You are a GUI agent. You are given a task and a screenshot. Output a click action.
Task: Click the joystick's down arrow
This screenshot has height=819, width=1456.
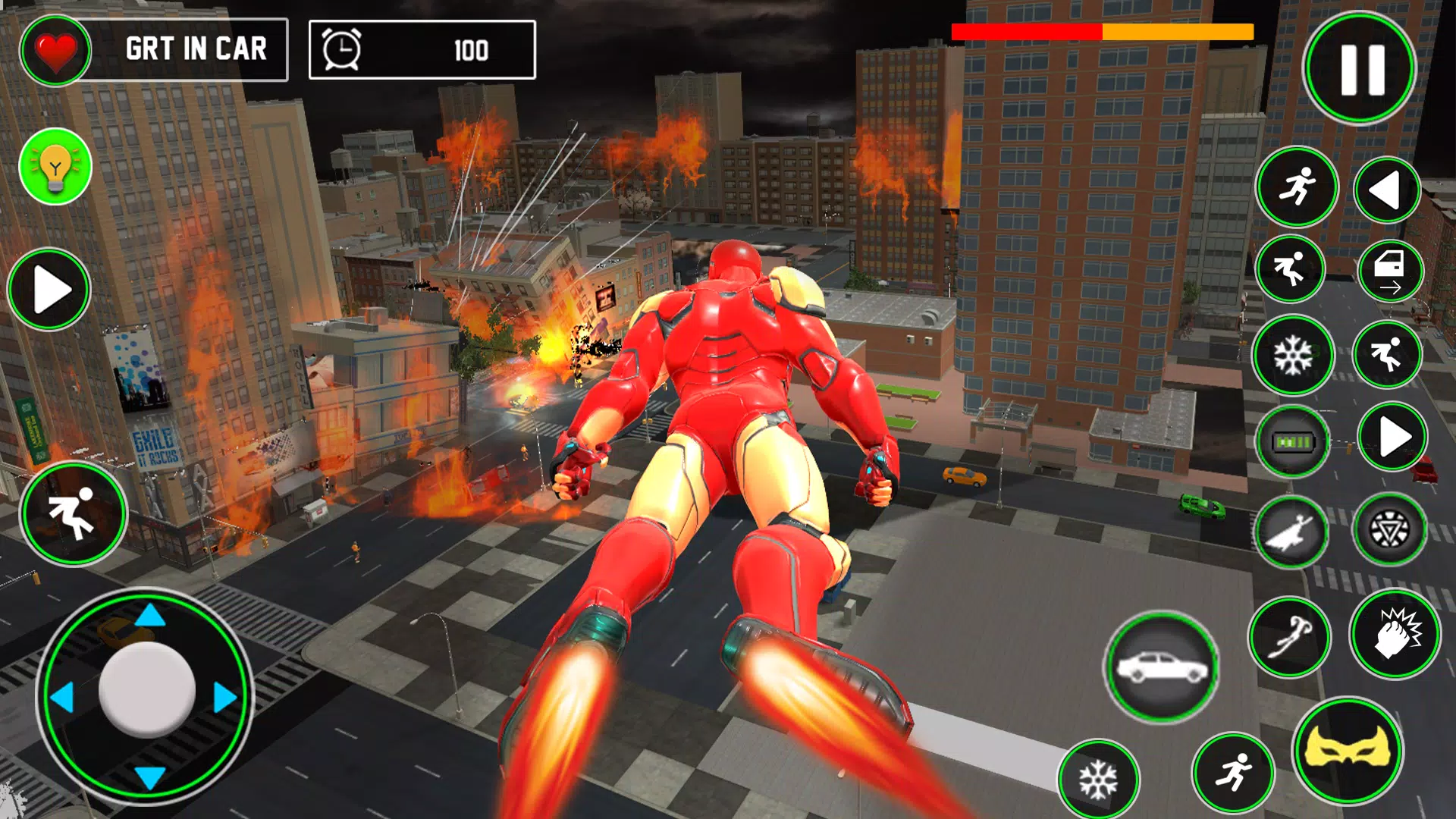coord(150,777)
